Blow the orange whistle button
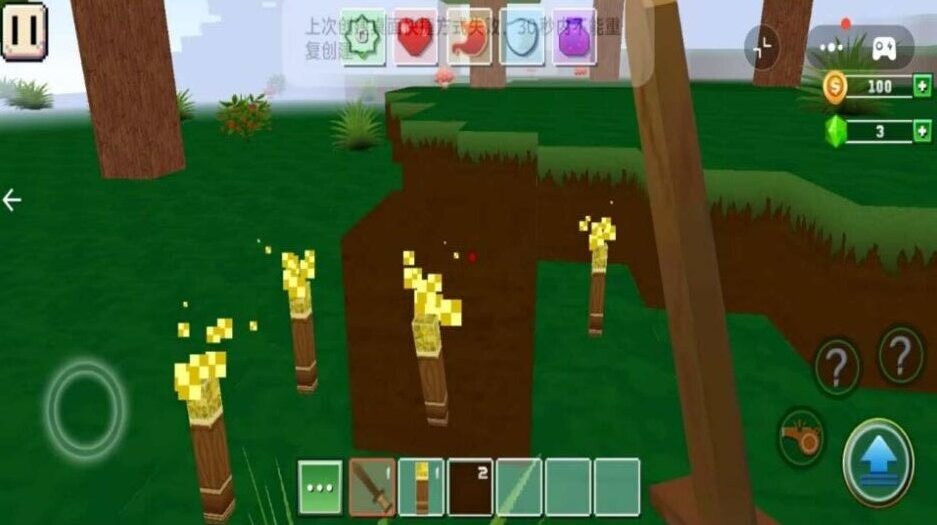The height and width of the screenshot is (525, 937). pos(802,437)
